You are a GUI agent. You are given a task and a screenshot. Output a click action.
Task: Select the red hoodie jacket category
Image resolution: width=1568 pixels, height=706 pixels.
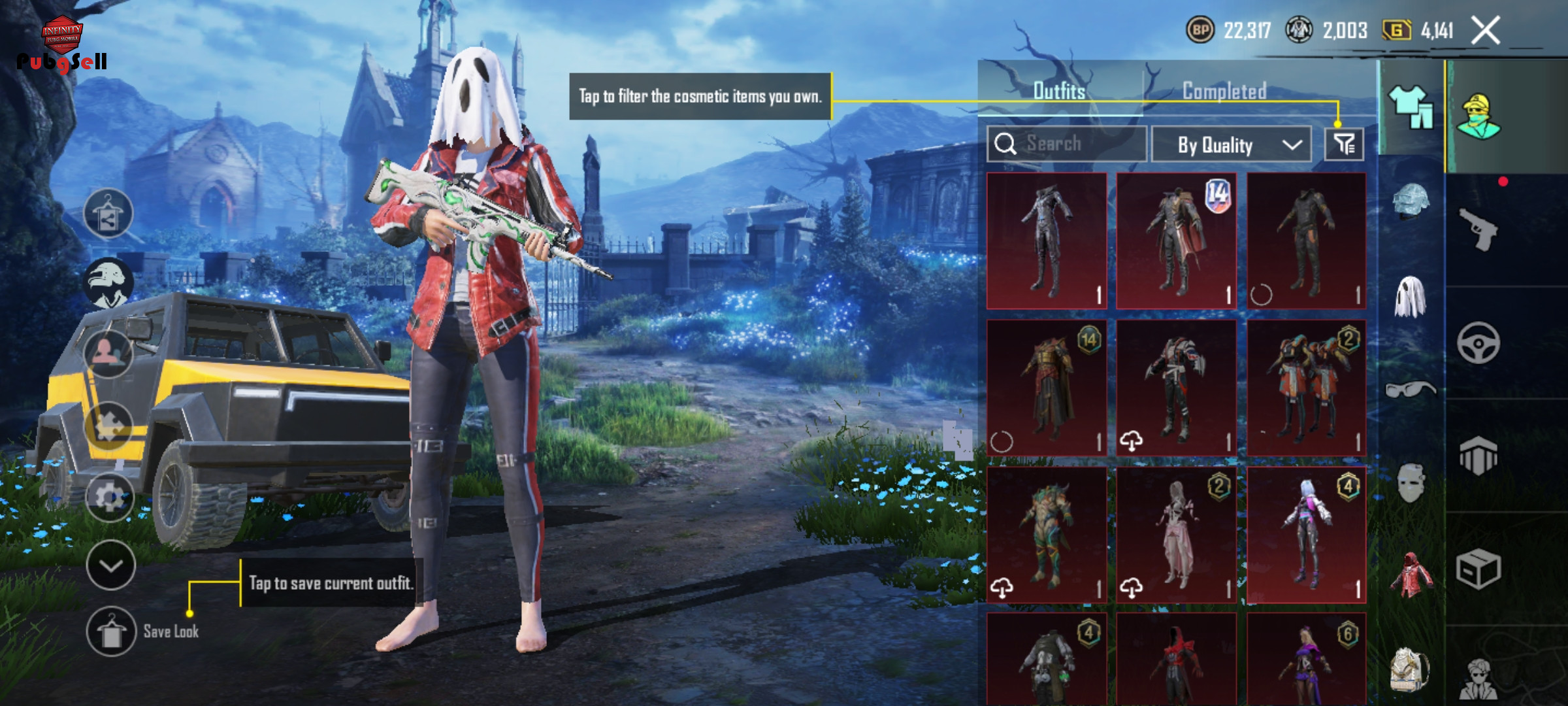(1410, 575)
